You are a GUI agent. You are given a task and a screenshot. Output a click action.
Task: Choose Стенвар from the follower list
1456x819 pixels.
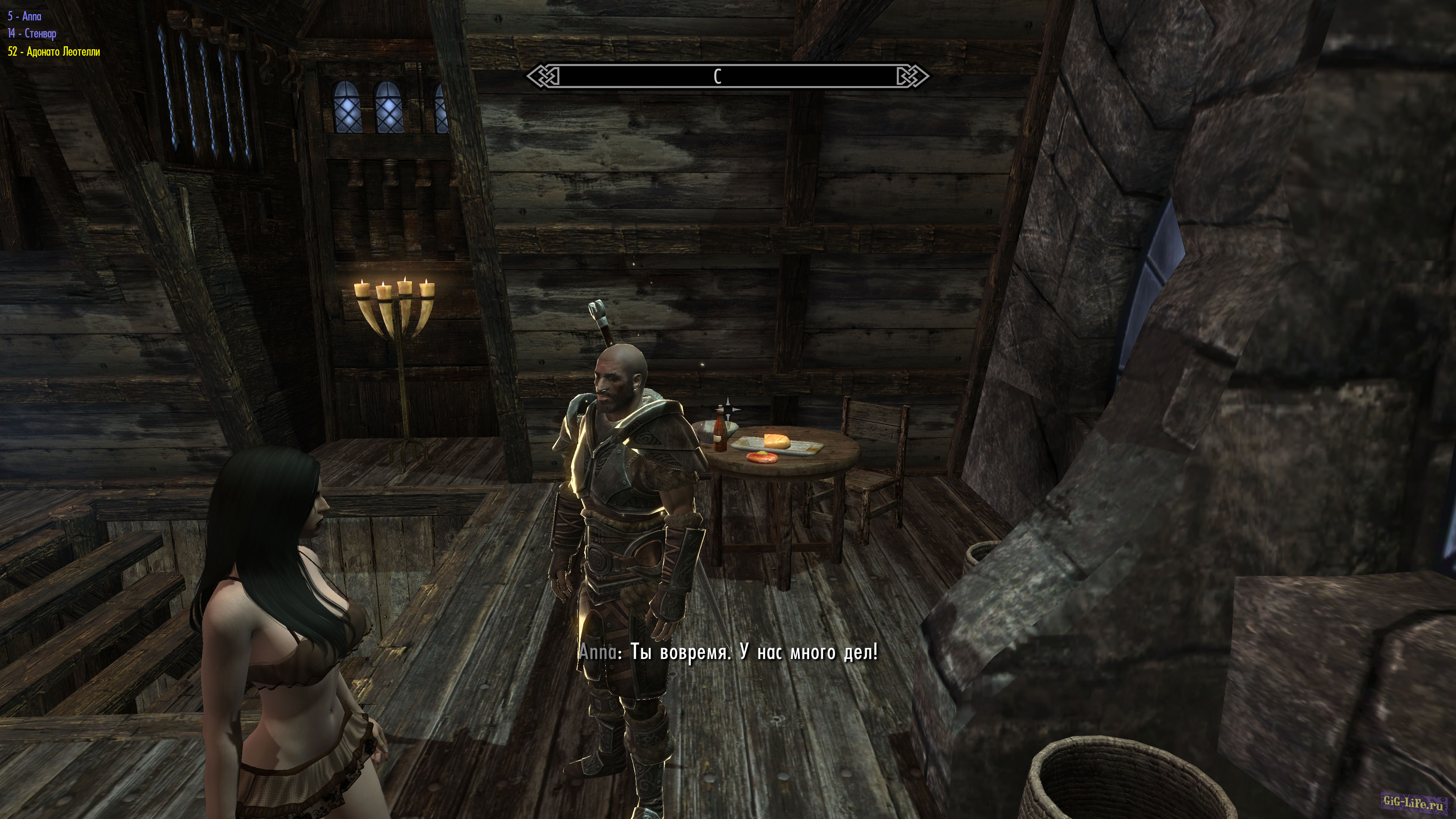(32, 34)
